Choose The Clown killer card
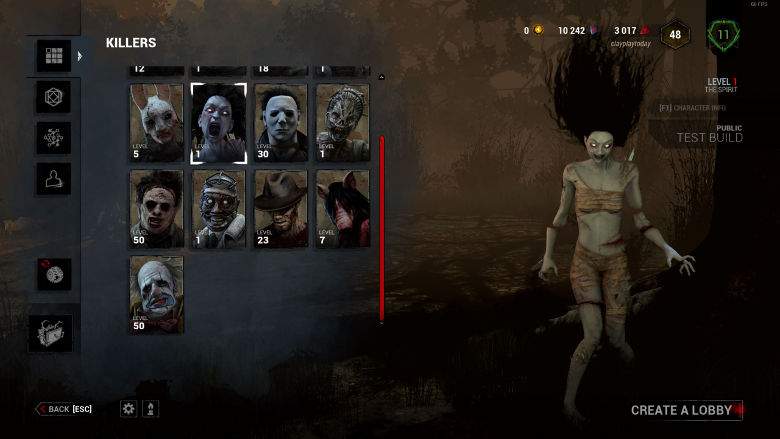The width and height of the screenshot is (780, 439). (157, 294)
